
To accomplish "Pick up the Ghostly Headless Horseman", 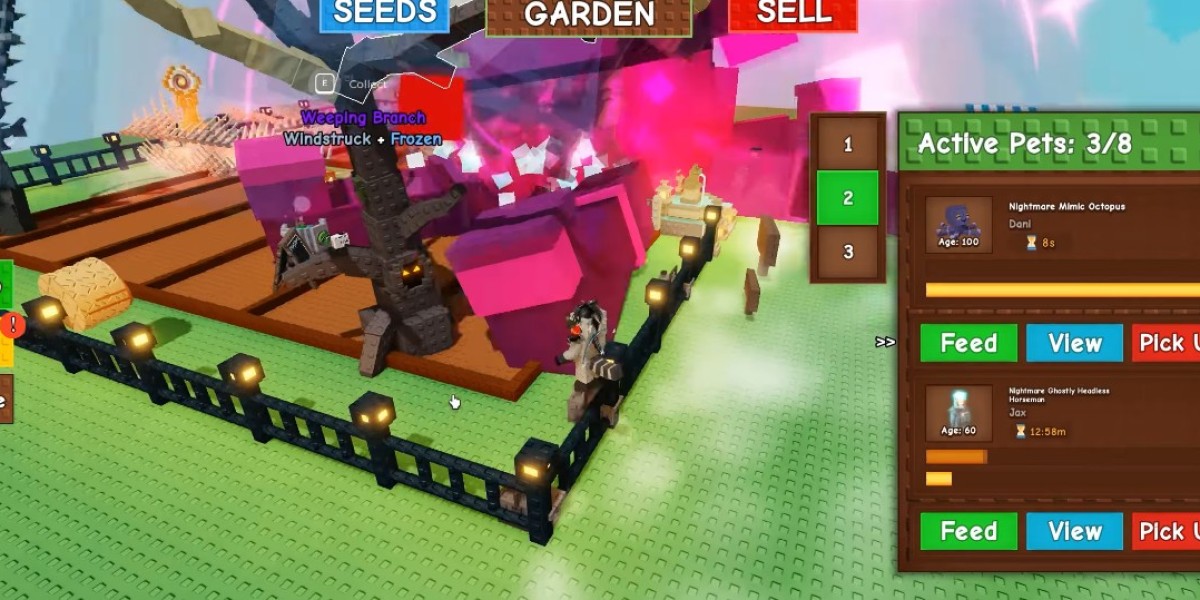I will [1166, 531].
